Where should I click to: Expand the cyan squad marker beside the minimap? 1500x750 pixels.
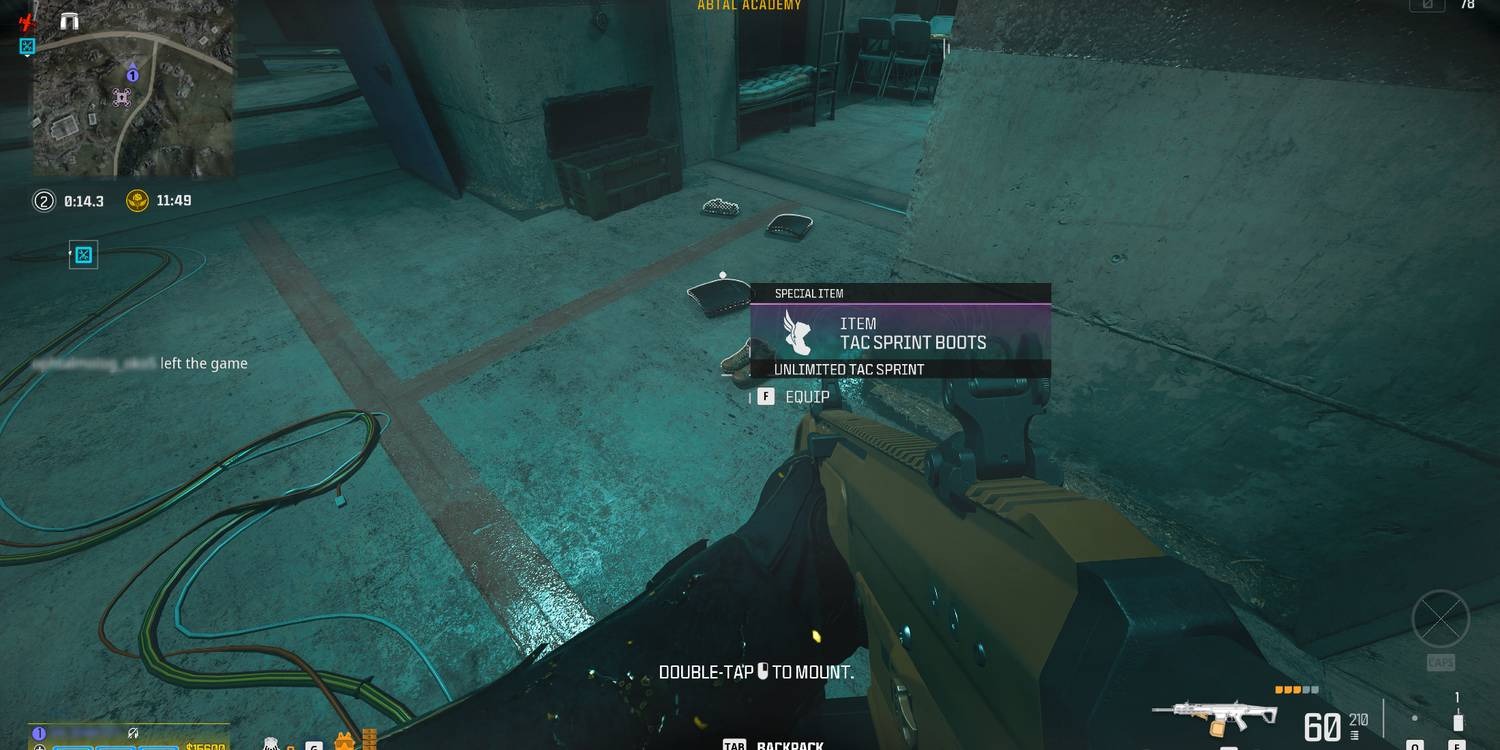[x=27, y=47]
